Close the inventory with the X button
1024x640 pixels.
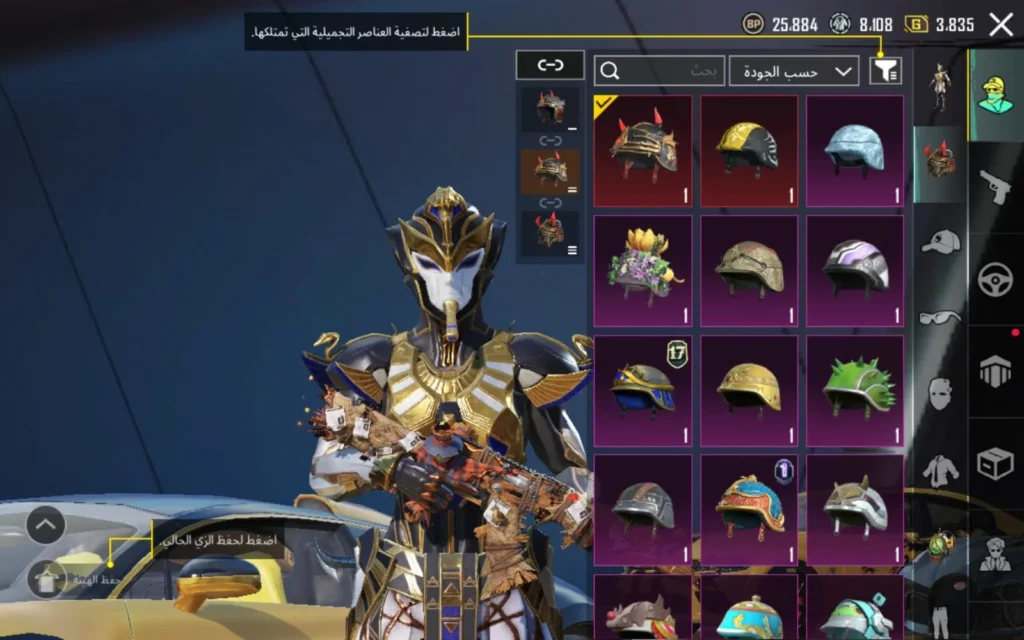1001,25
